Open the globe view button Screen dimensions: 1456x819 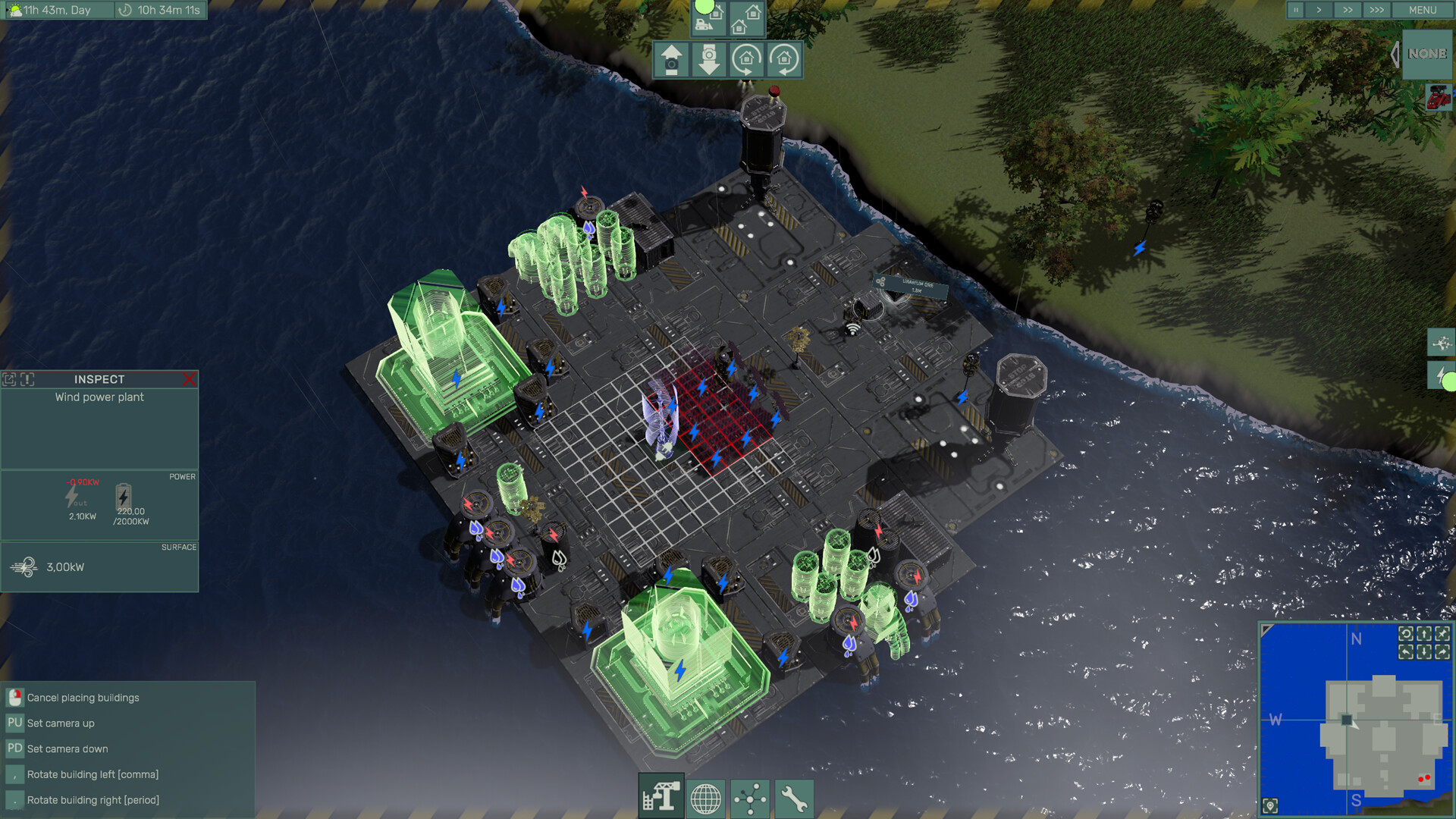[x=705, y=799]
